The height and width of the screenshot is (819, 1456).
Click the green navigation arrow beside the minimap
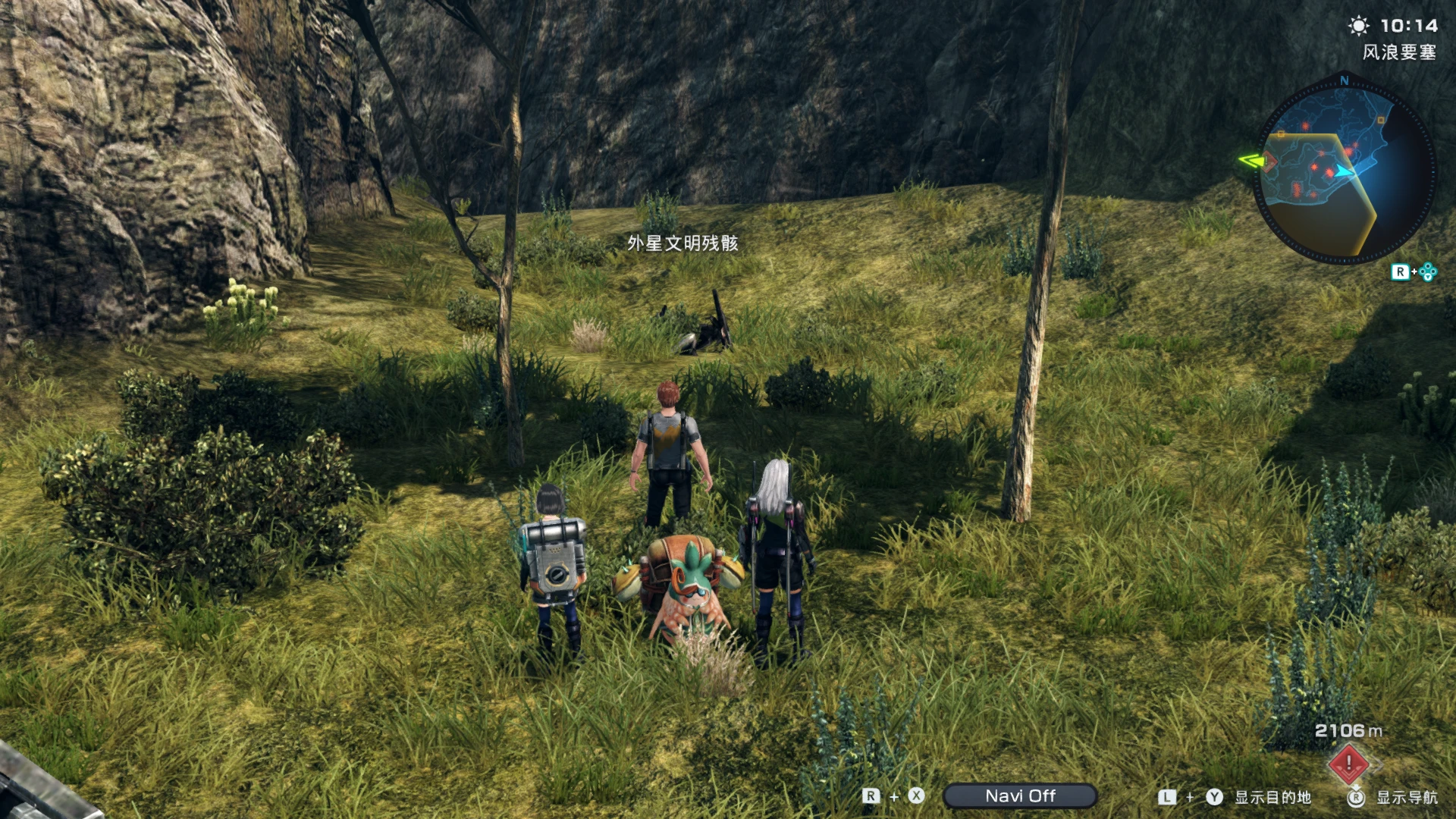pyautogui.click(x=1251, y=161)
